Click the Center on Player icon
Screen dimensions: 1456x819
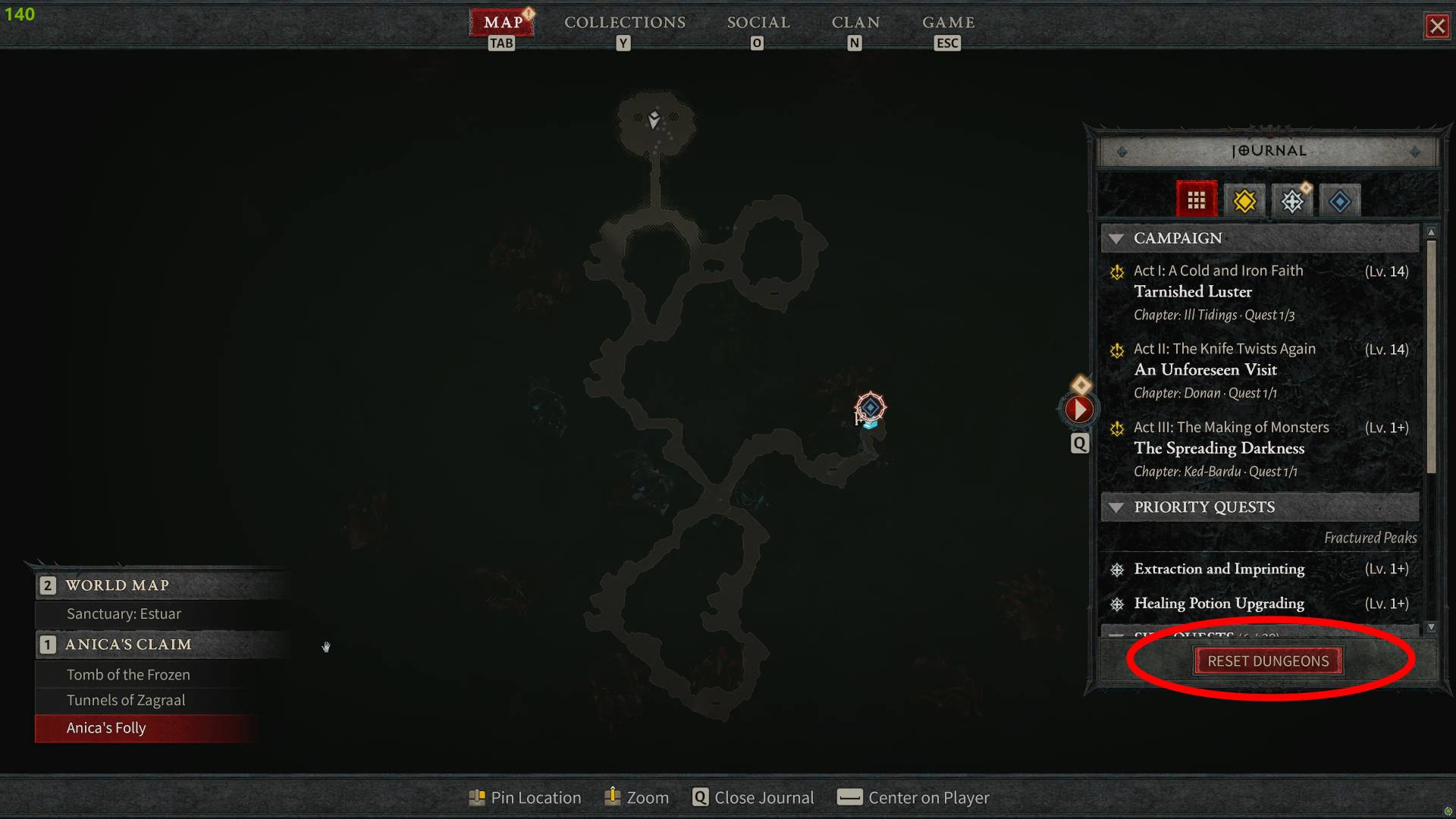tap(851, 797)
